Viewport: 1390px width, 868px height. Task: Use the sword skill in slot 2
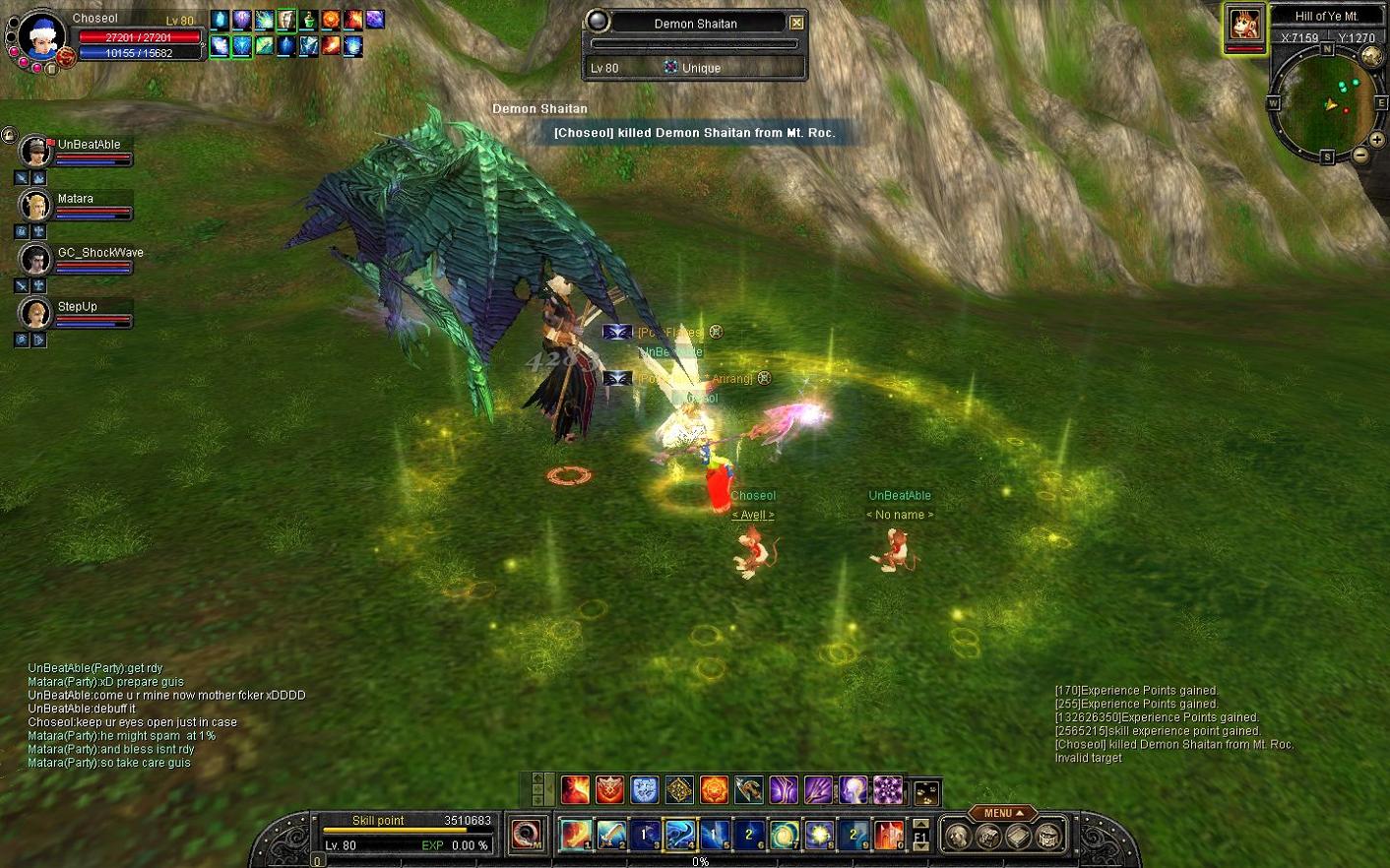610,835
